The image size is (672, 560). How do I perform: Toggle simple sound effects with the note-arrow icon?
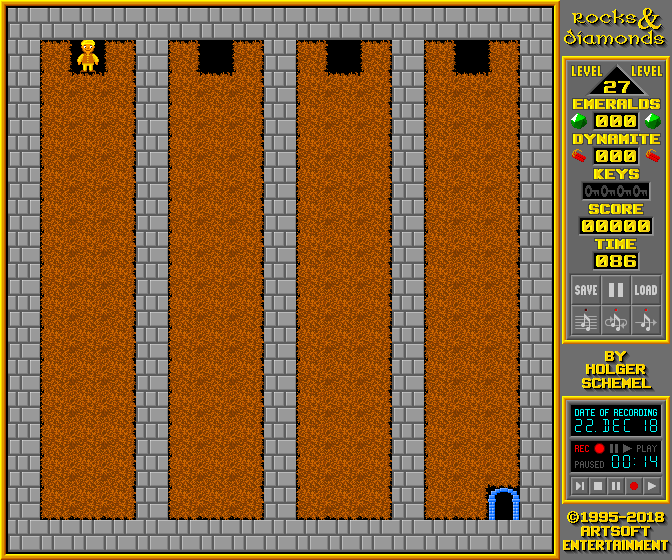point(646,320)
